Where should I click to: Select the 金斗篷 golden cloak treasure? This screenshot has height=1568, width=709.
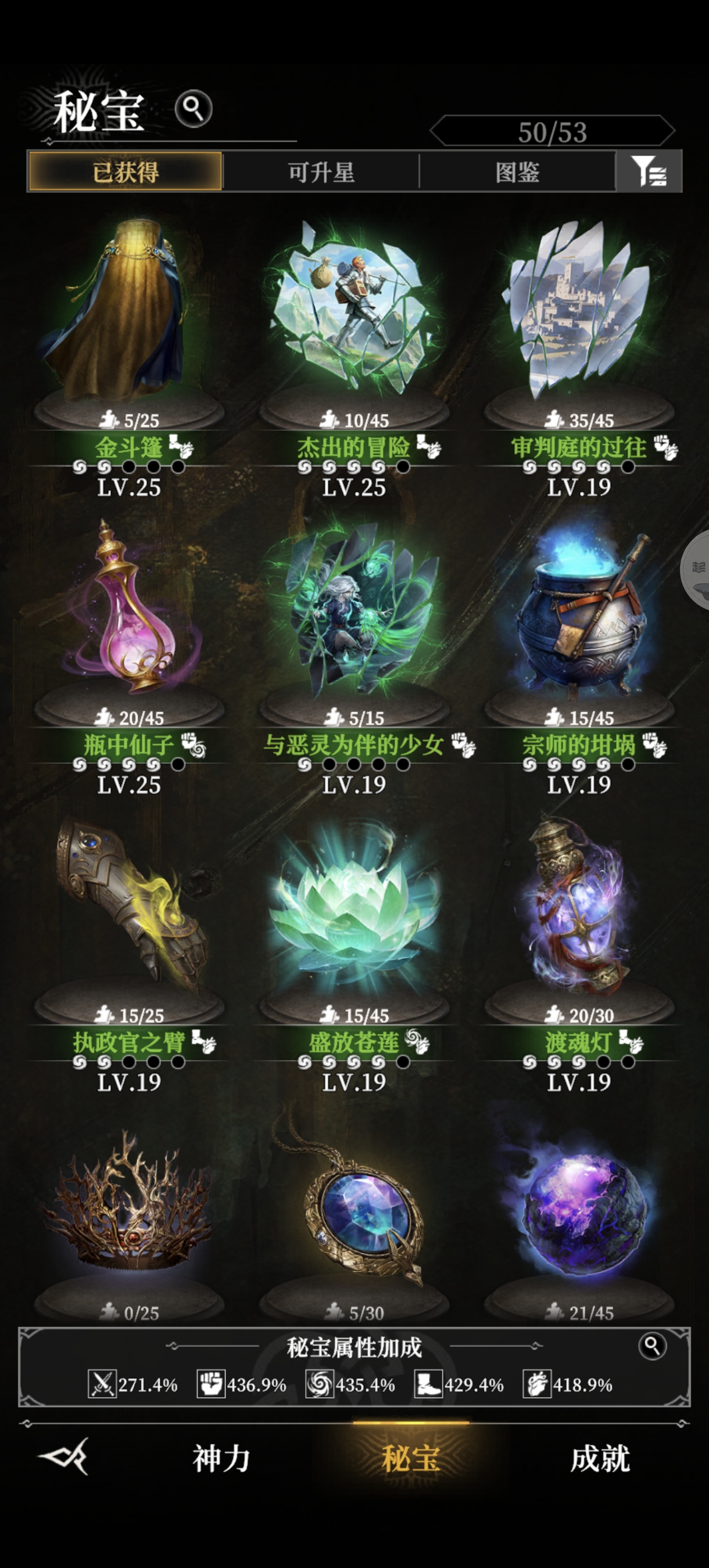129,317
